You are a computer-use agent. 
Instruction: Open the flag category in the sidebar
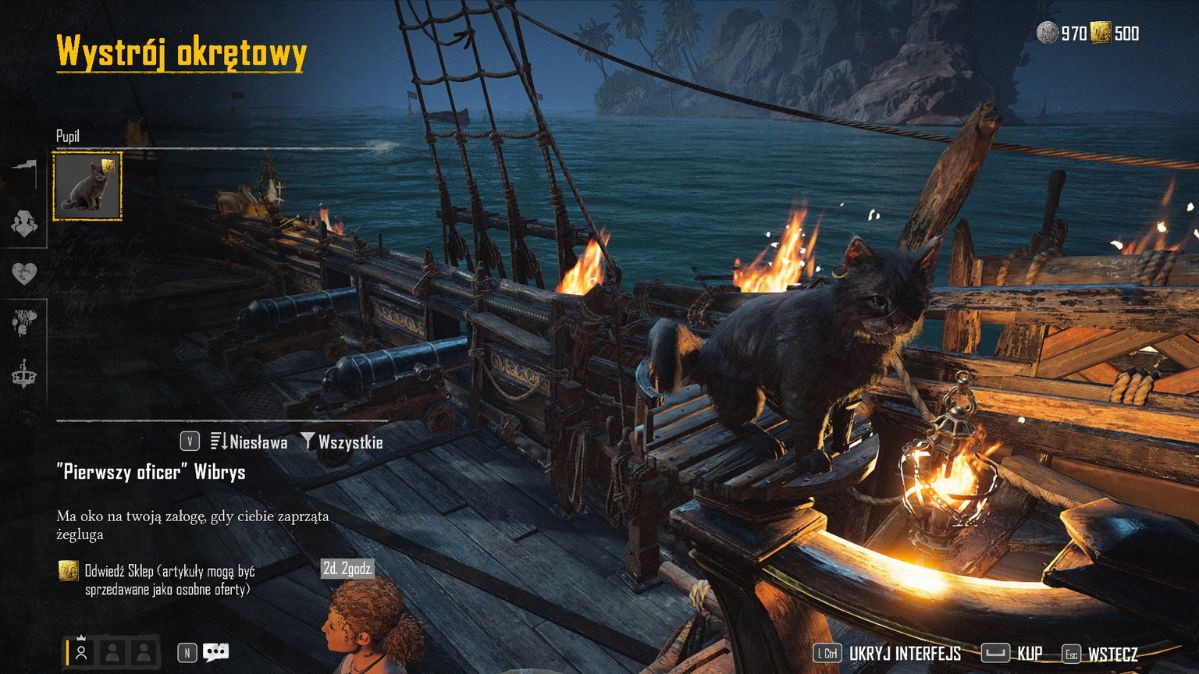pyautogui.click(x=25, y=173)
